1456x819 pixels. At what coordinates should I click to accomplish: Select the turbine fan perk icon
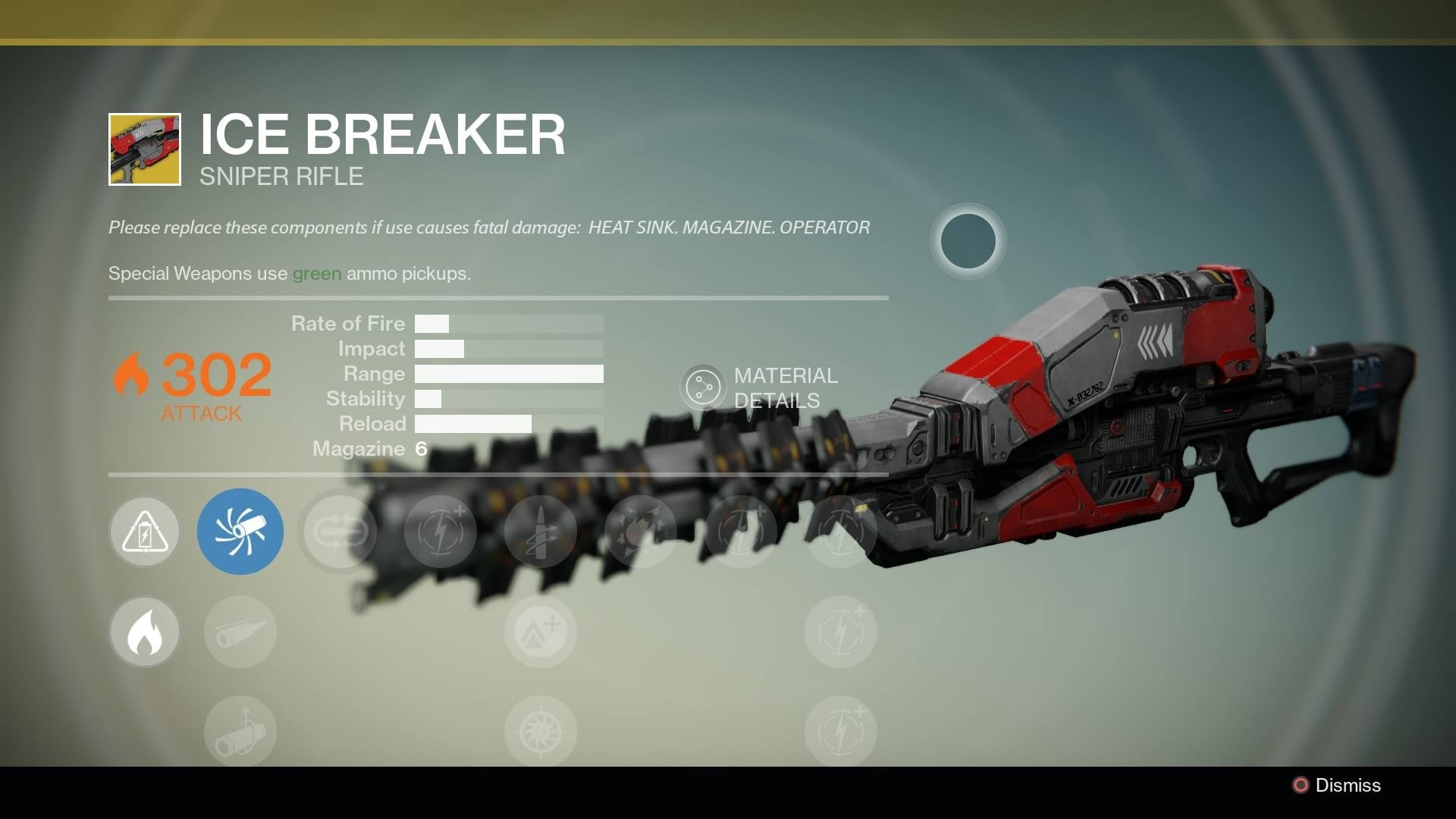tap(541, 730)
